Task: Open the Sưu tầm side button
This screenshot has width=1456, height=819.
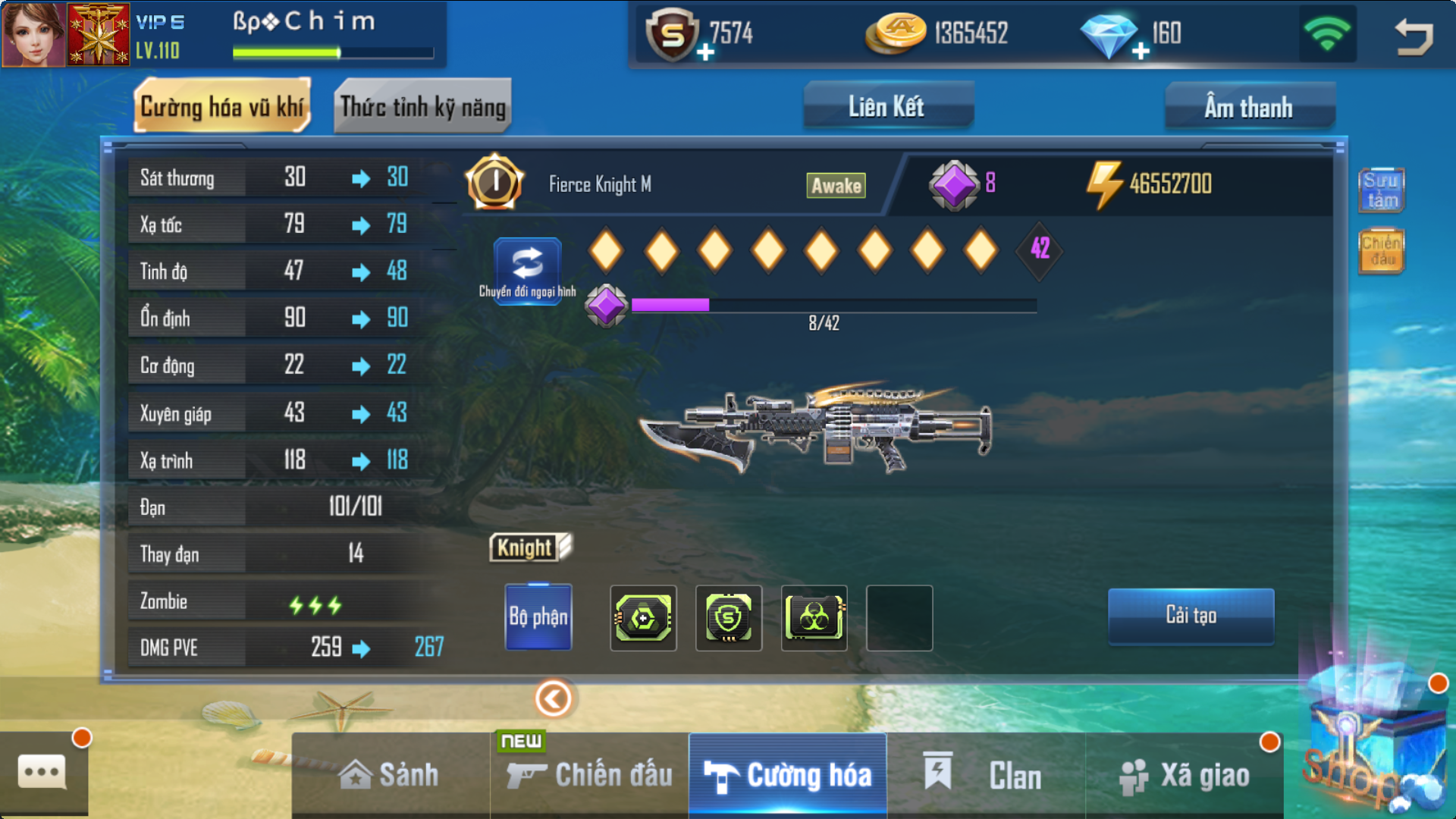Action: (1381, 190)
